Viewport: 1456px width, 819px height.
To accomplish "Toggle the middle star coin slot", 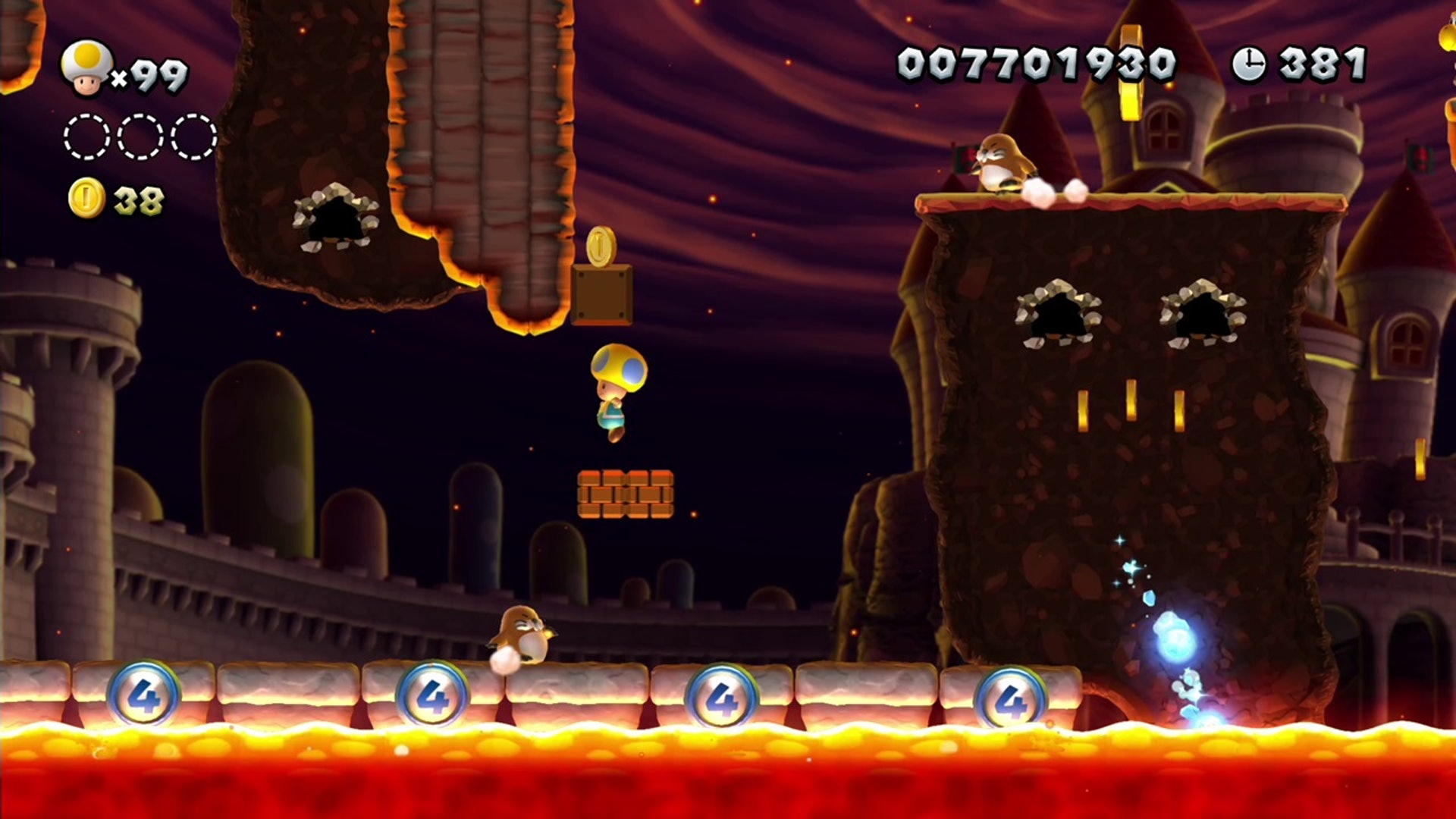I will pos(139,135).
